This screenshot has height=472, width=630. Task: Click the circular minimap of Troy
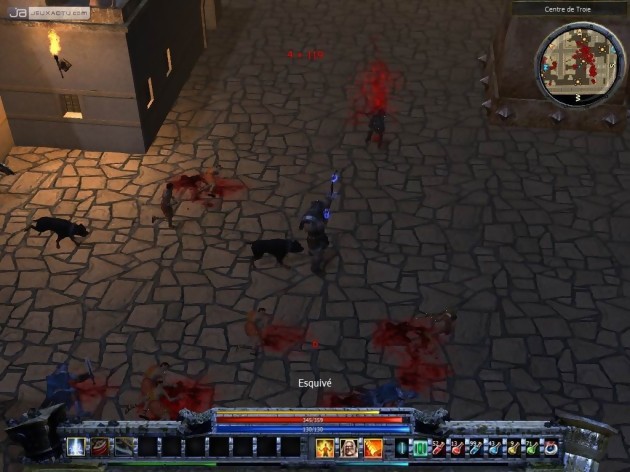click(579, 62)
